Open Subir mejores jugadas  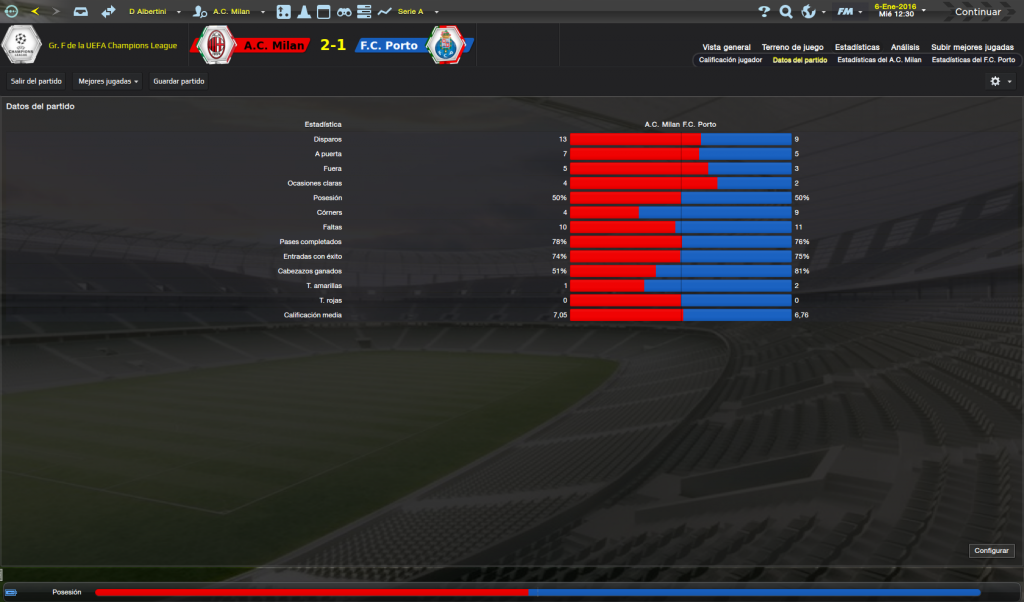pyautogui.click(x=972, y=47)
